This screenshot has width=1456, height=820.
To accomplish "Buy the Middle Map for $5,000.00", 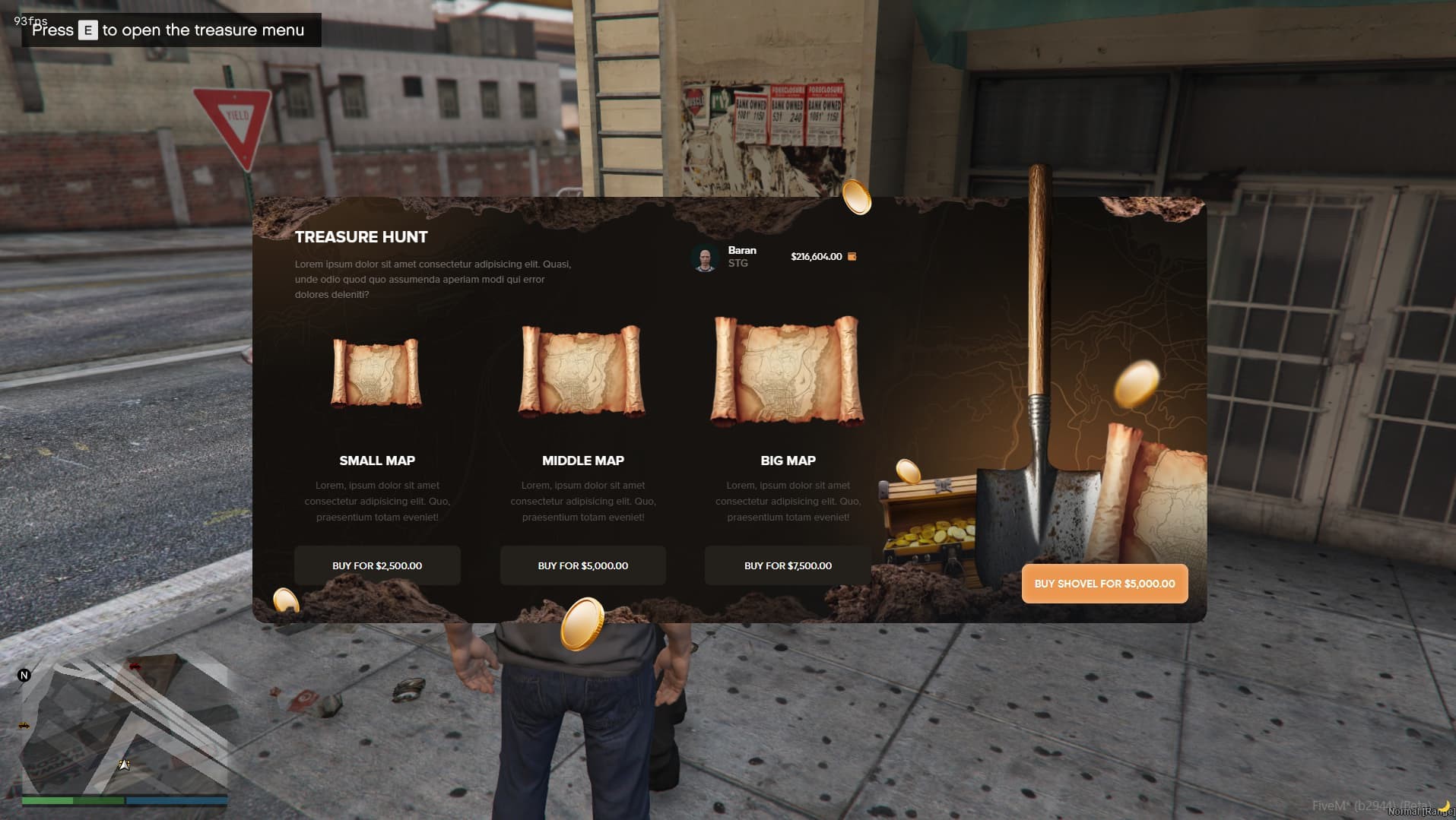I will (x=582, y=565).
